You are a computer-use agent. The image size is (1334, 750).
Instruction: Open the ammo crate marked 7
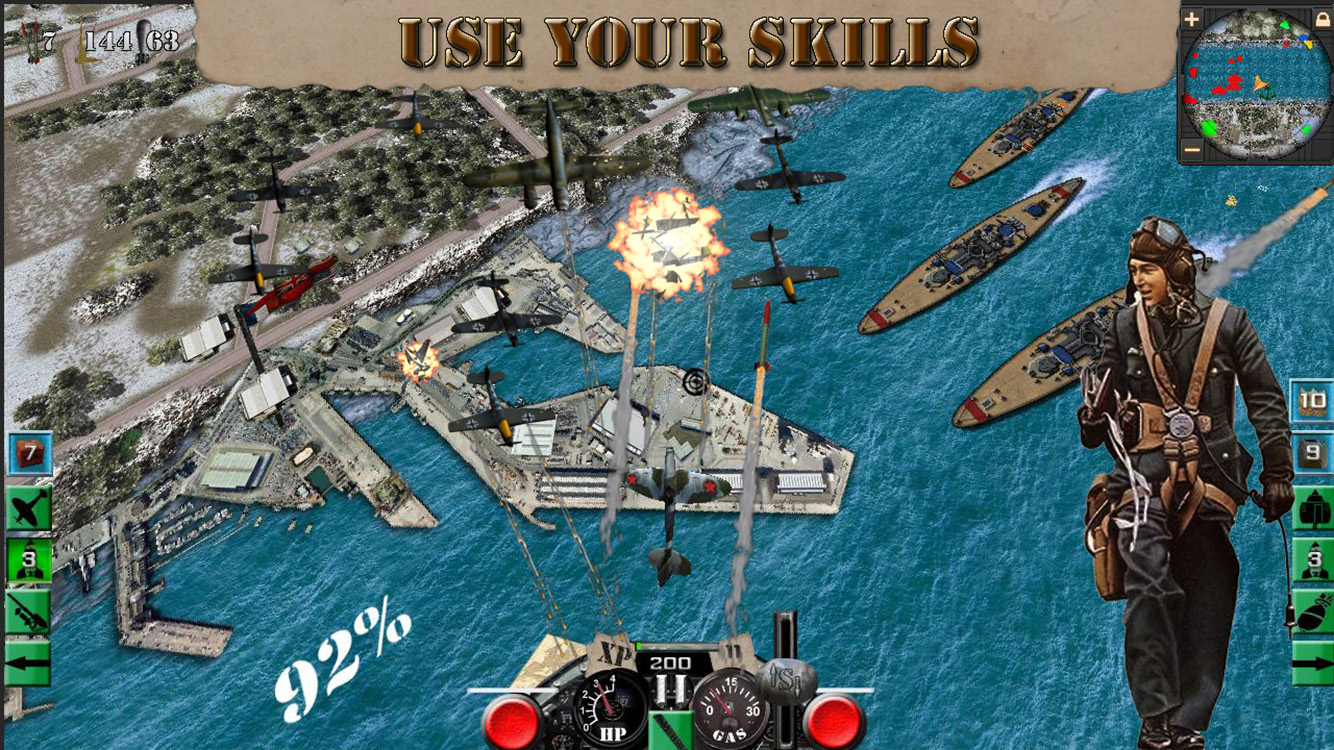(28, 454)
